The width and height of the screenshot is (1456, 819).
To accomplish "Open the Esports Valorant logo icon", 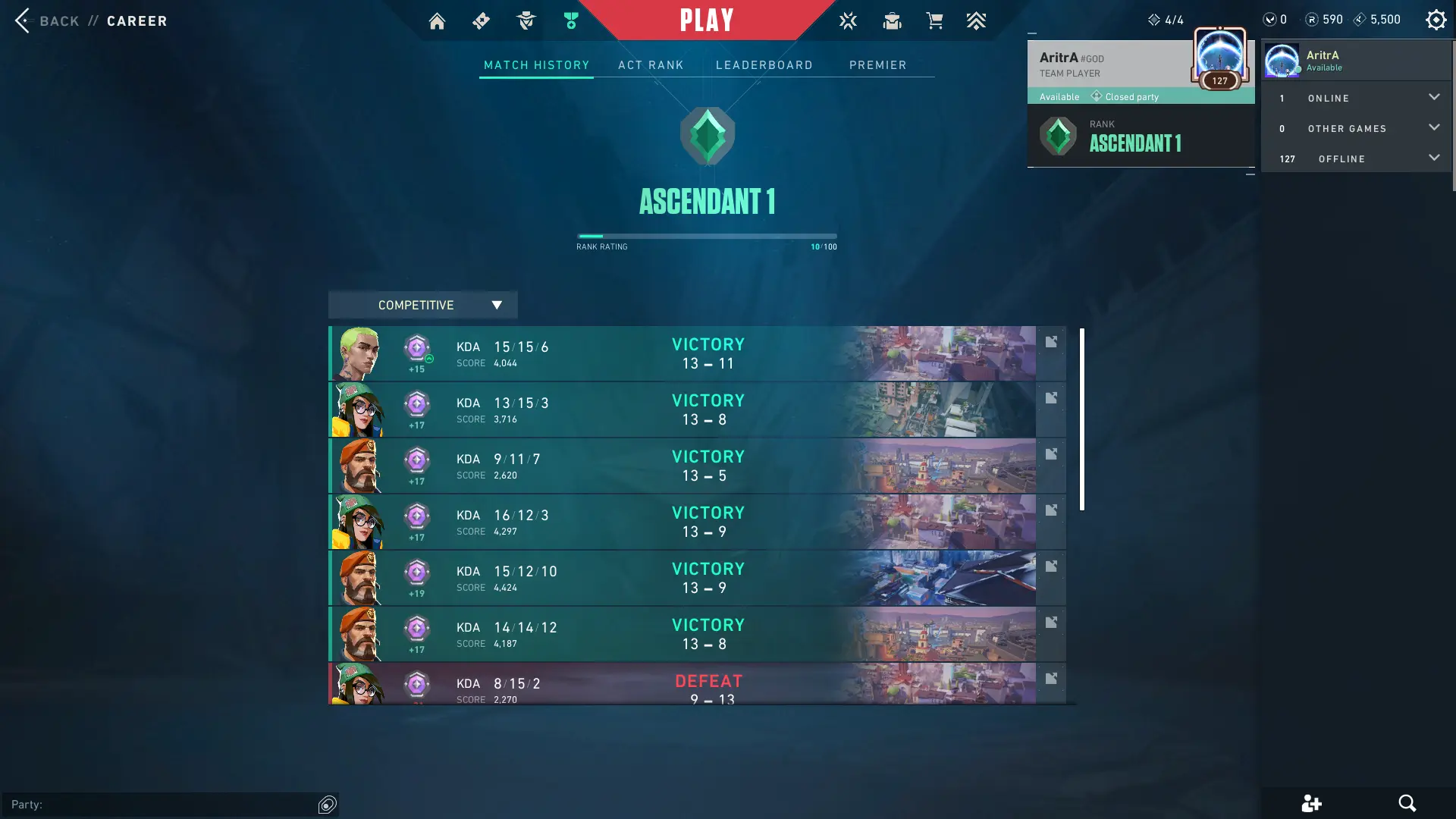I will pyautogui.click(x=848, y=21).
